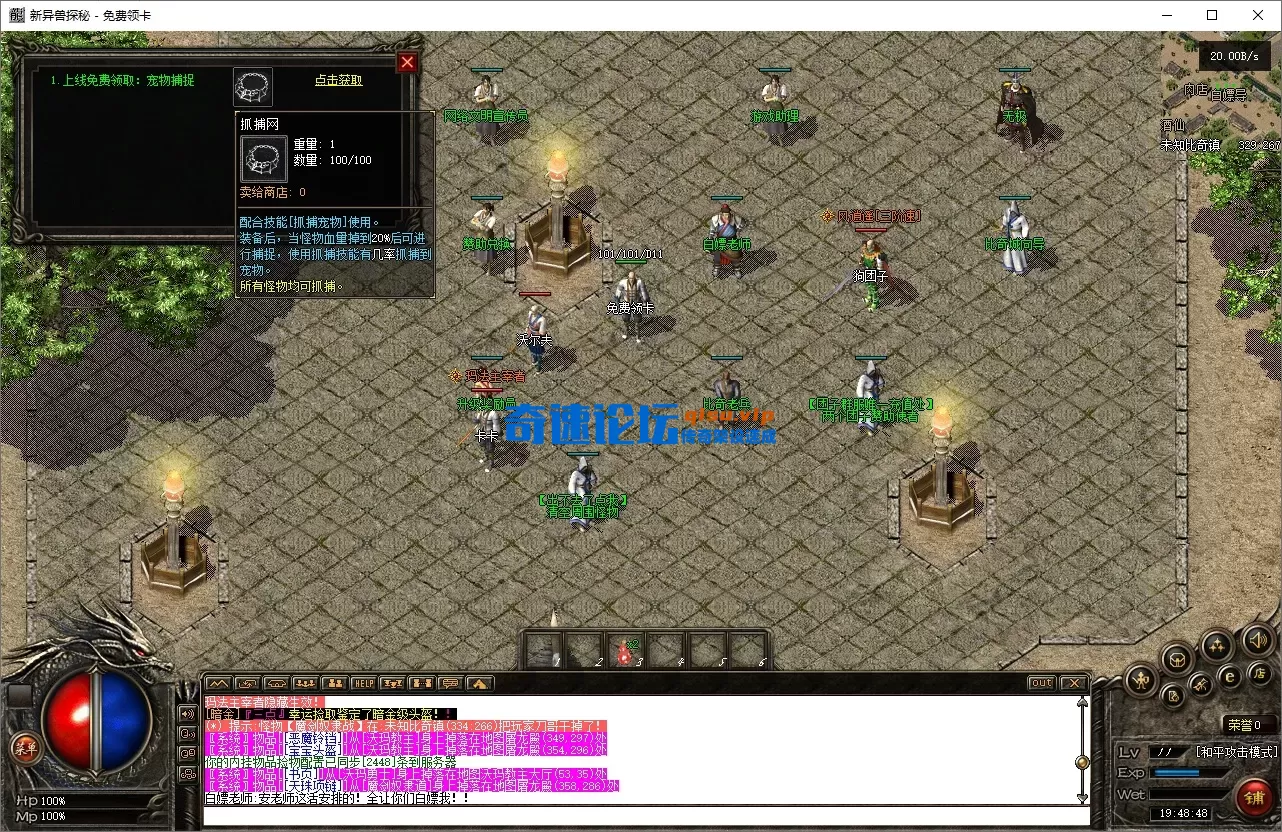Click [和平攻击模式] to switch attack mode
The height and width of the screenshot is (832, 1282).
1237,751
